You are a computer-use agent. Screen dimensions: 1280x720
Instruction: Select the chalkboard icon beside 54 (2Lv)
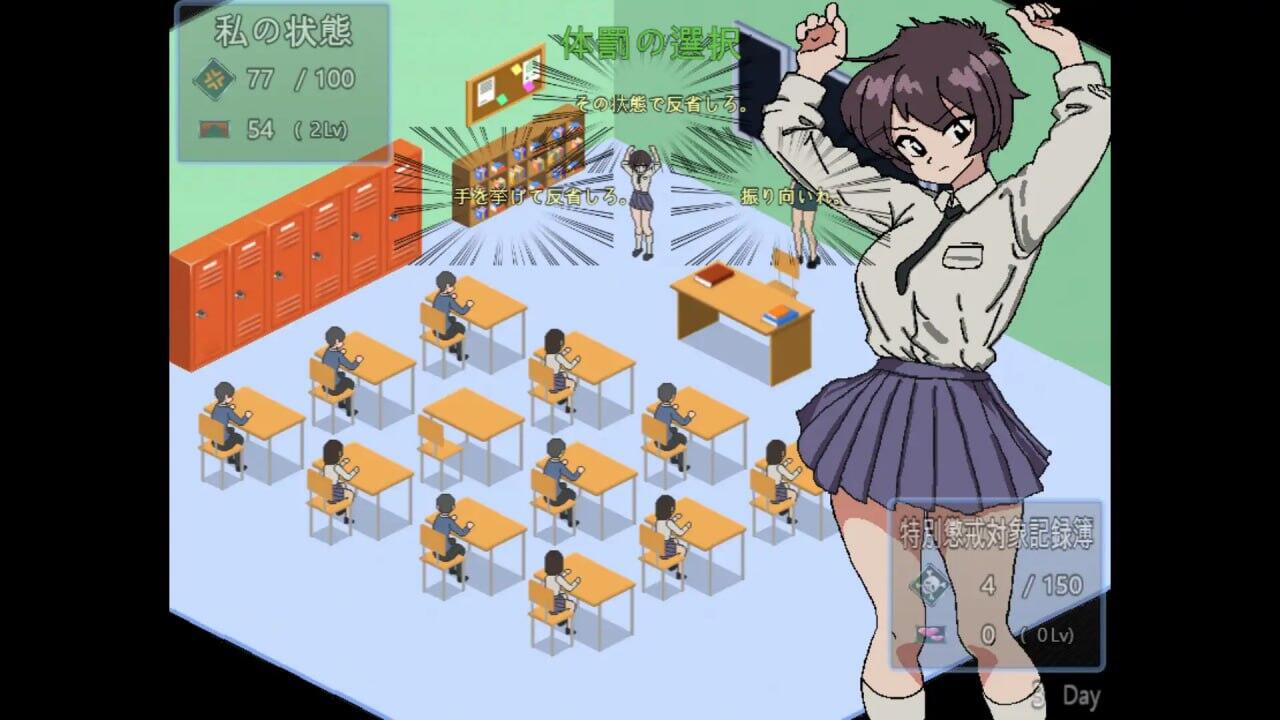tap(215, 126)
